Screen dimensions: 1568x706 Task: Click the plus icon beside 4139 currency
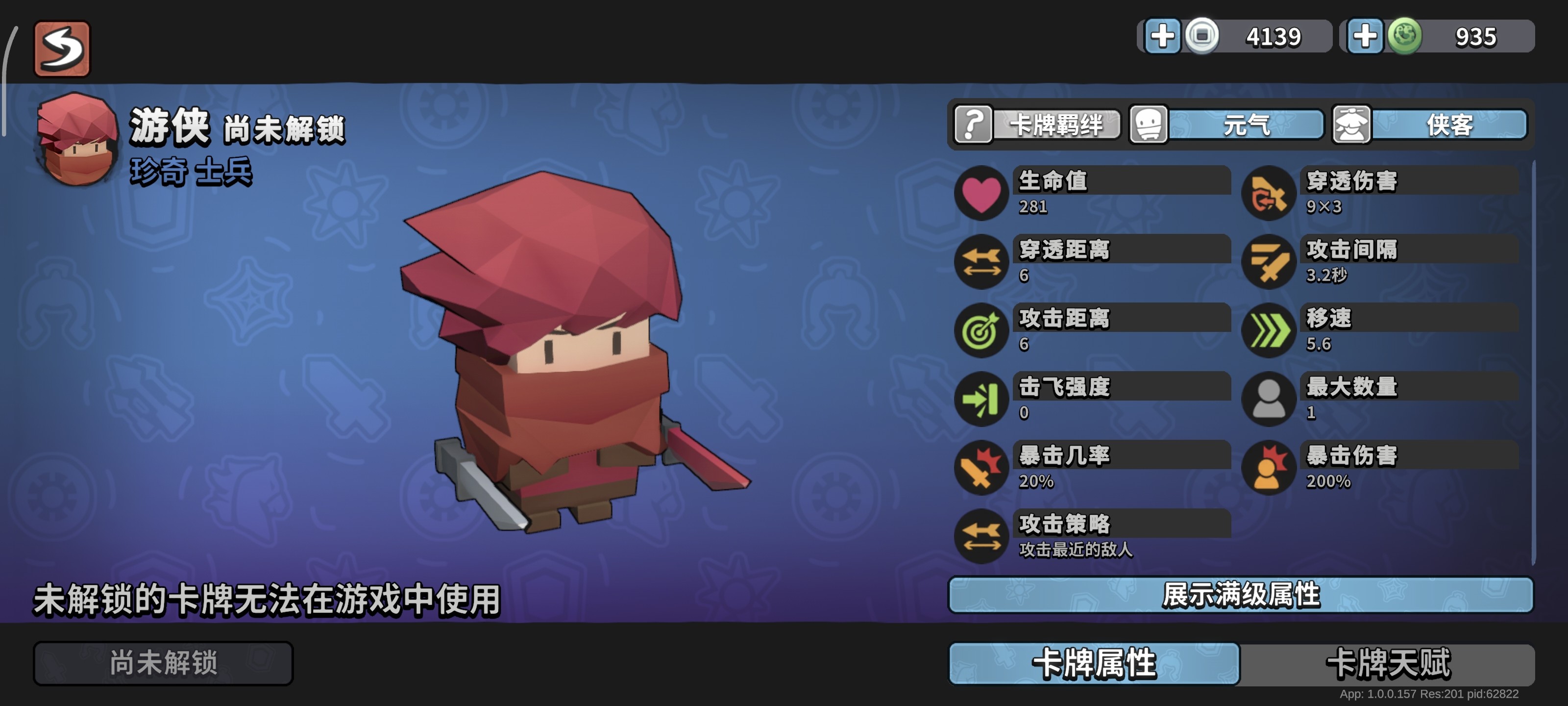tap(1163, 36)
